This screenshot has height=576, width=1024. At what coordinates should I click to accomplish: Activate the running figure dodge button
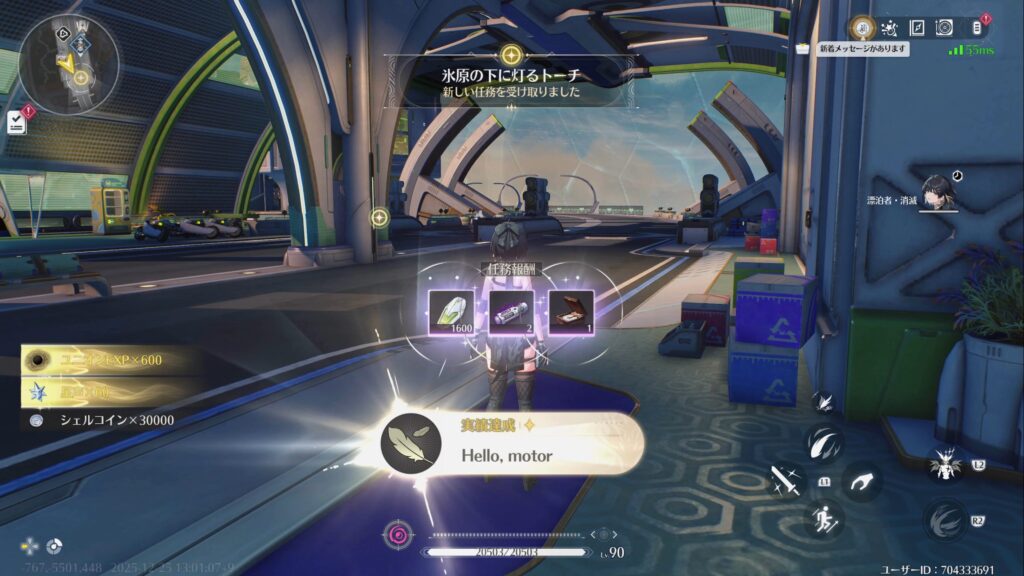pyautogui.click(x=825, y=518)
